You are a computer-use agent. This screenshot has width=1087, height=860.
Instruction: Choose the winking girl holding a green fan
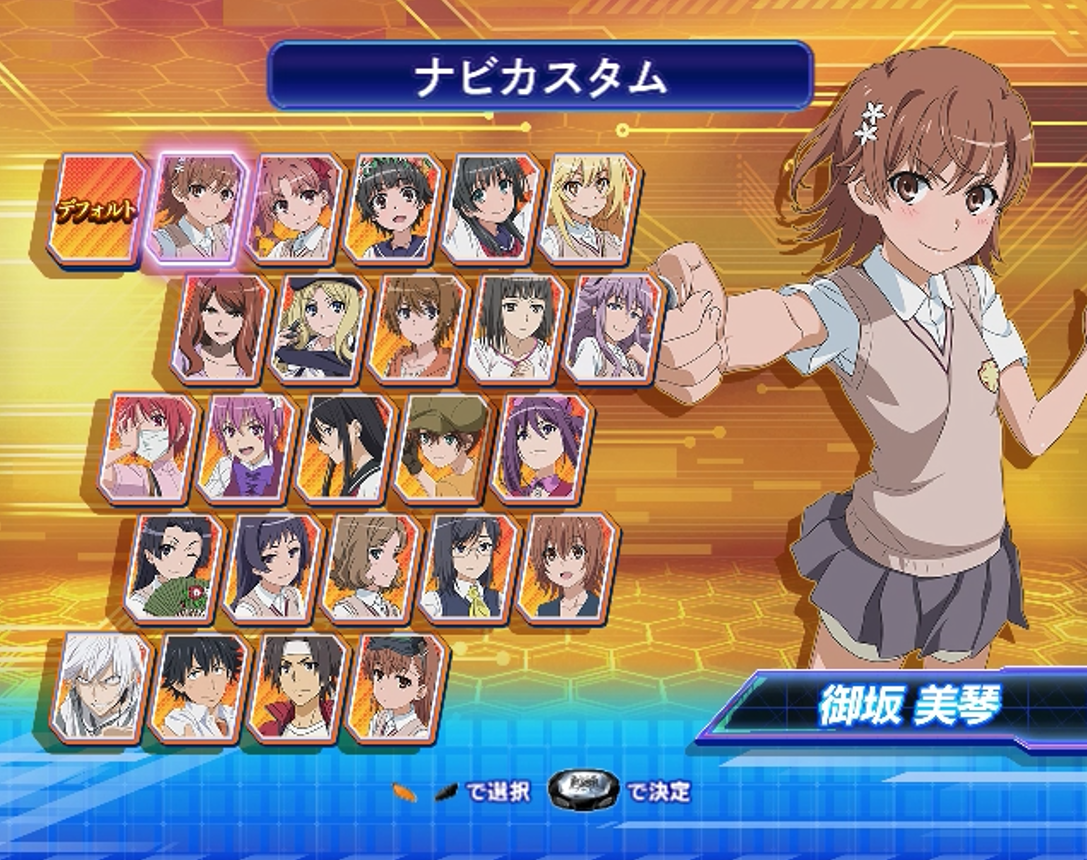pos(175,568)
